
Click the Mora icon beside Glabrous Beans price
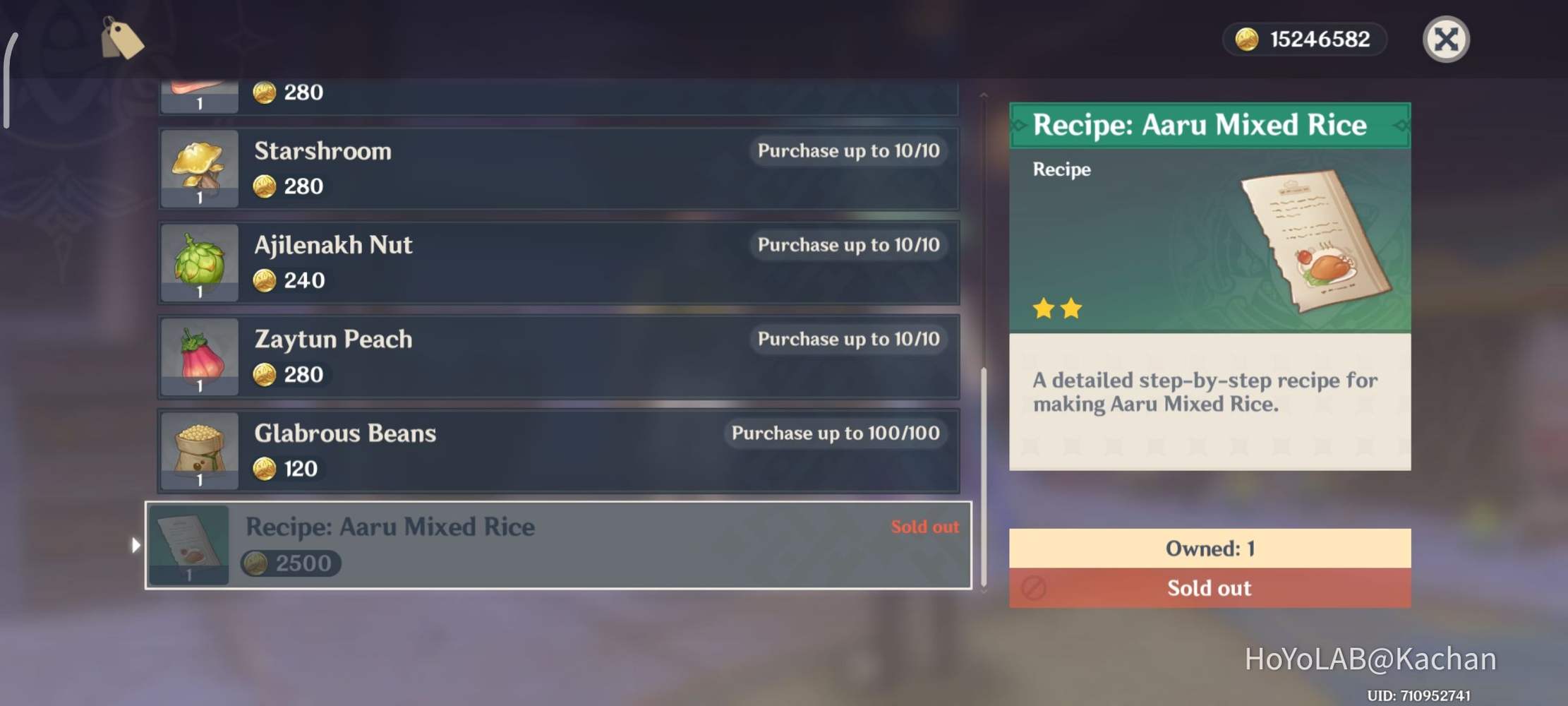click(265, 468)
